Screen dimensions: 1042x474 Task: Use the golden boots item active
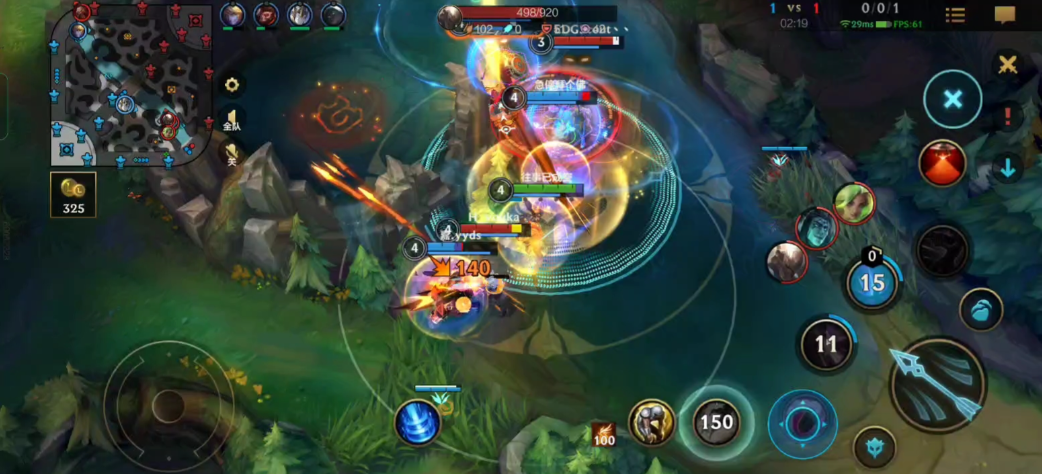651,422
